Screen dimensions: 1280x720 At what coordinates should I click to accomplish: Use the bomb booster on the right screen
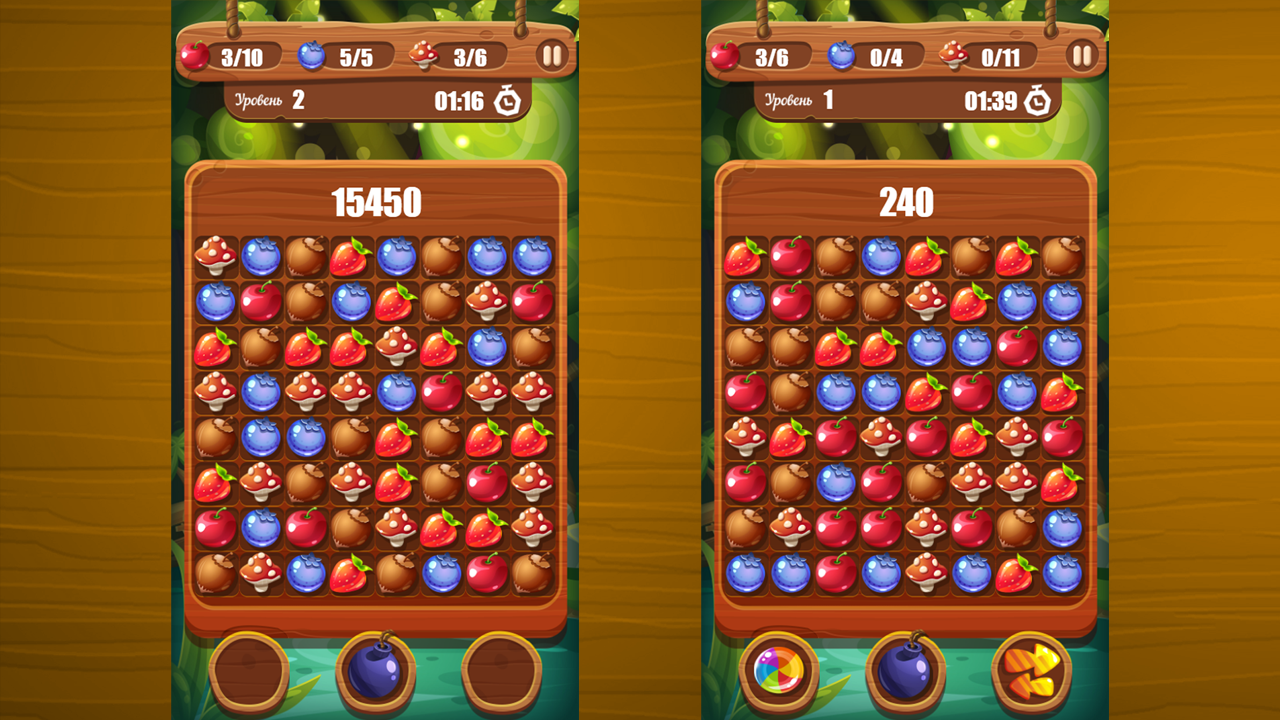click(902, 674)
